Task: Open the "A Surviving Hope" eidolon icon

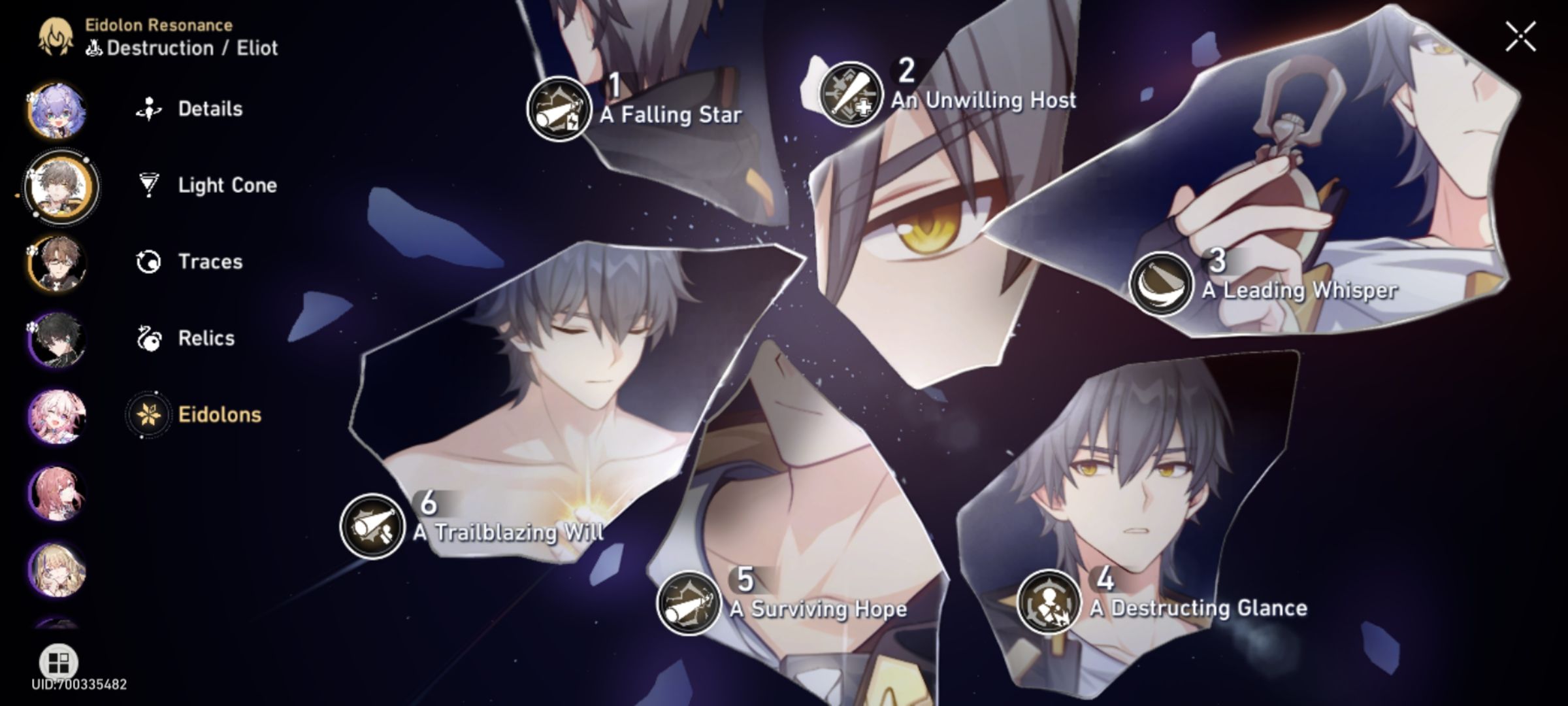Action: coord(689,605)
